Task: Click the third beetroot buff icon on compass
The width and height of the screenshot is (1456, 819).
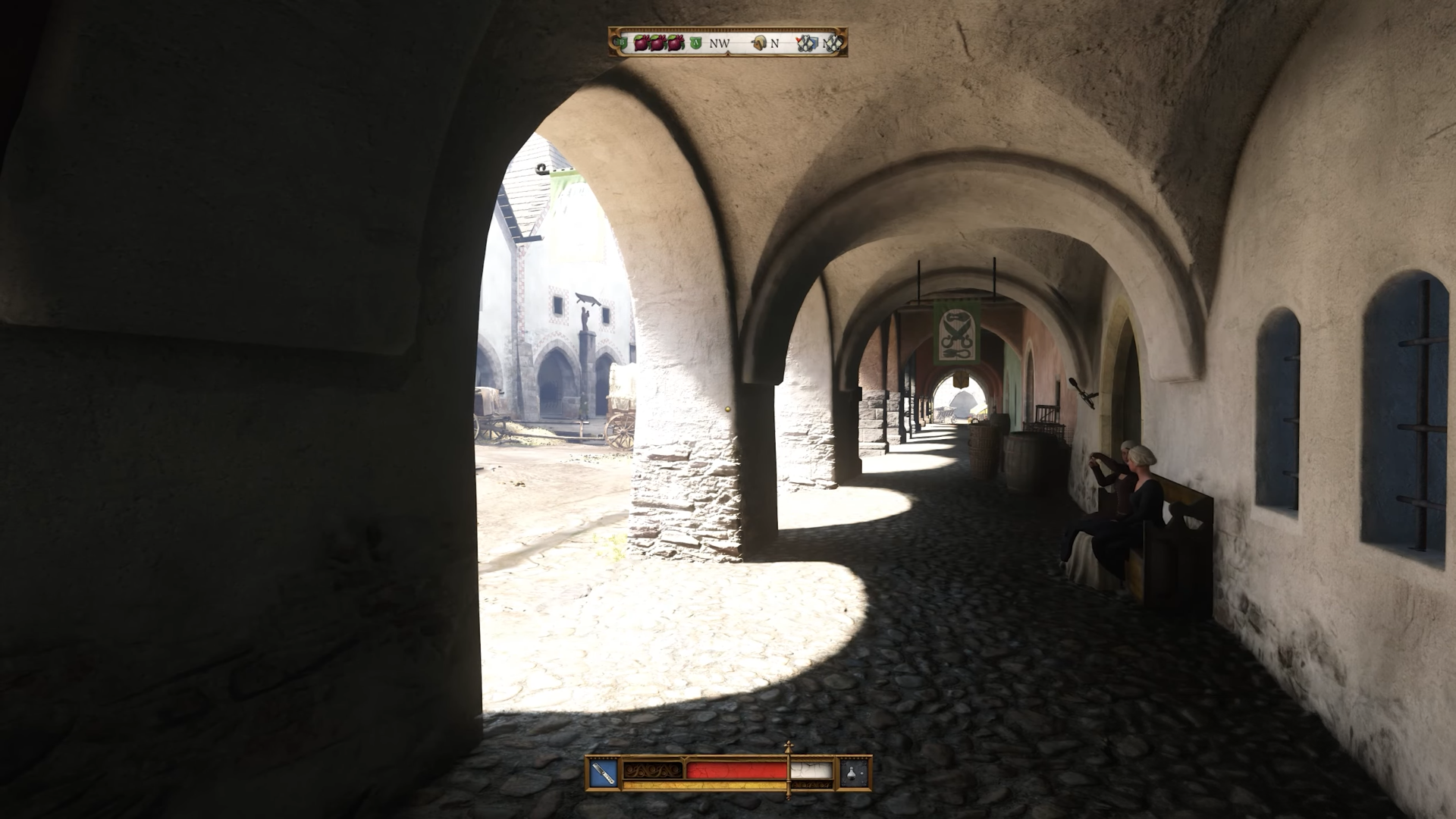Action: pyautogui.click(x=674, y=43)
